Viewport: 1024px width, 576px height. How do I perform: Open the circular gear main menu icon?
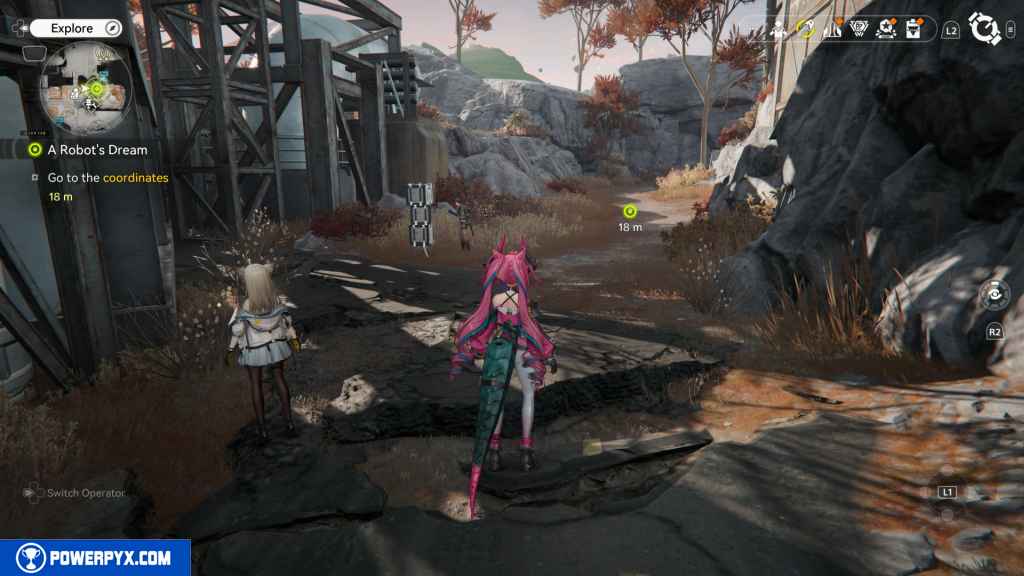[985, 29]
